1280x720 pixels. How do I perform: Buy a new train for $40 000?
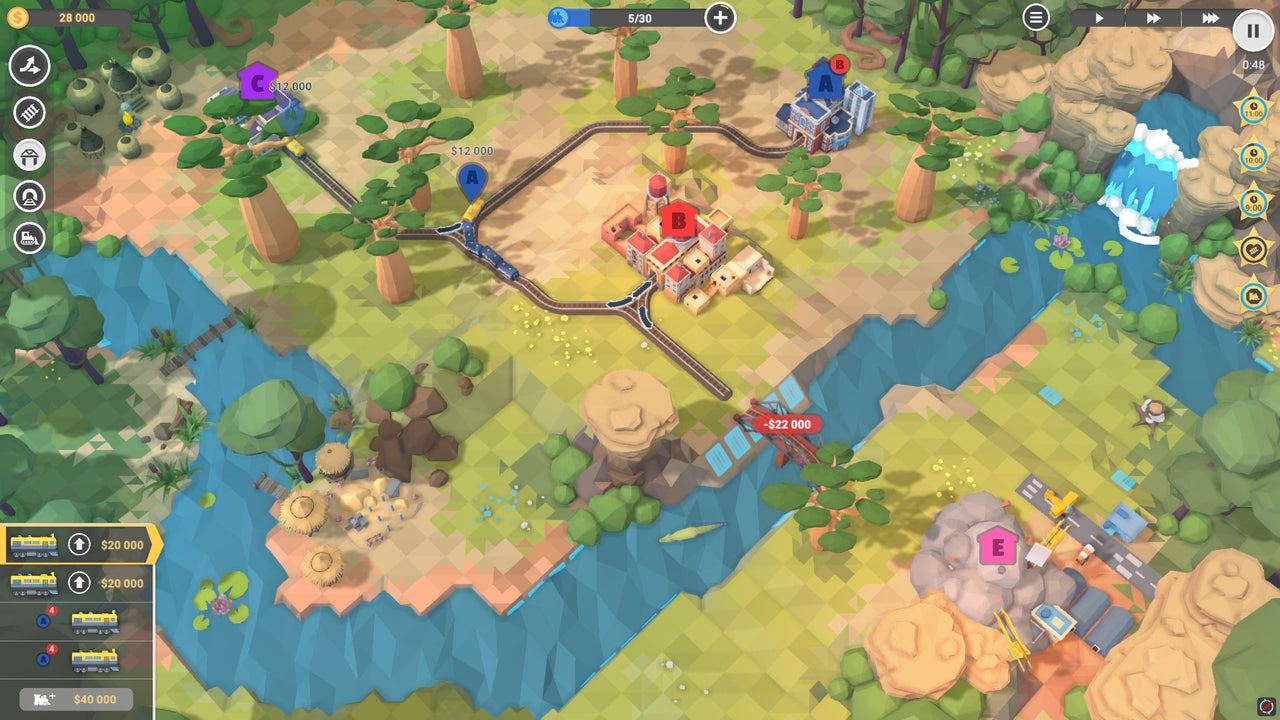[75, 700]
